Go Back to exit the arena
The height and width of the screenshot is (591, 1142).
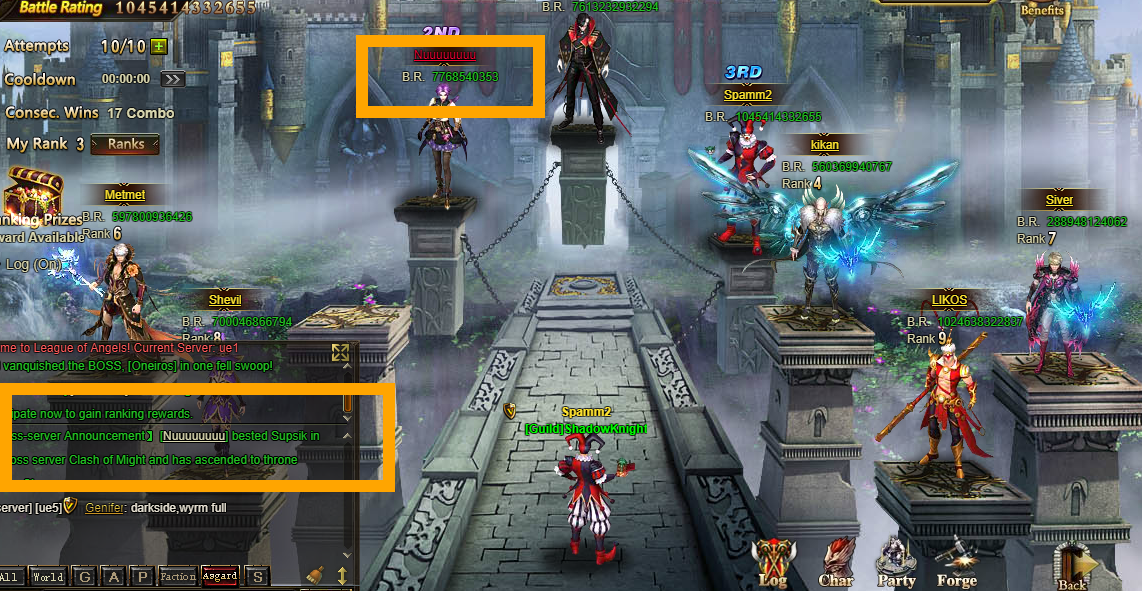(1073, 565)
